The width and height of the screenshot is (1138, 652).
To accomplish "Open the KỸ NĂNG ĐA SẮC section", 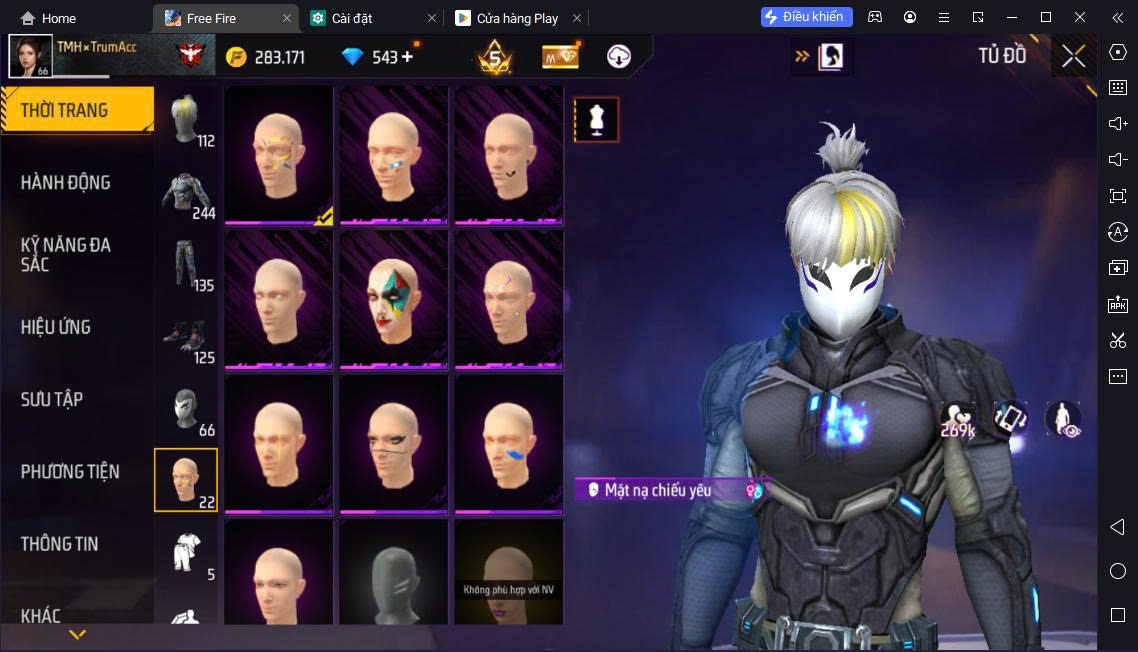I will click(66, 255).
